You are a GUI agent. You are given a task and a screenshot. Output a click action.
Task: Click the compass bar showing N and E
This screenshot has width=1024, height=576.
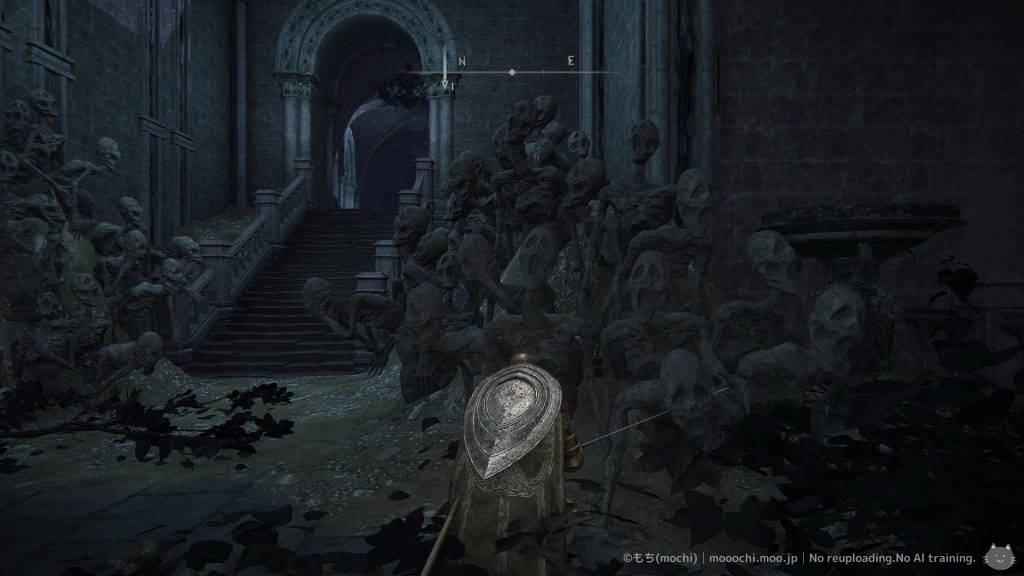(x=512, y=71)
